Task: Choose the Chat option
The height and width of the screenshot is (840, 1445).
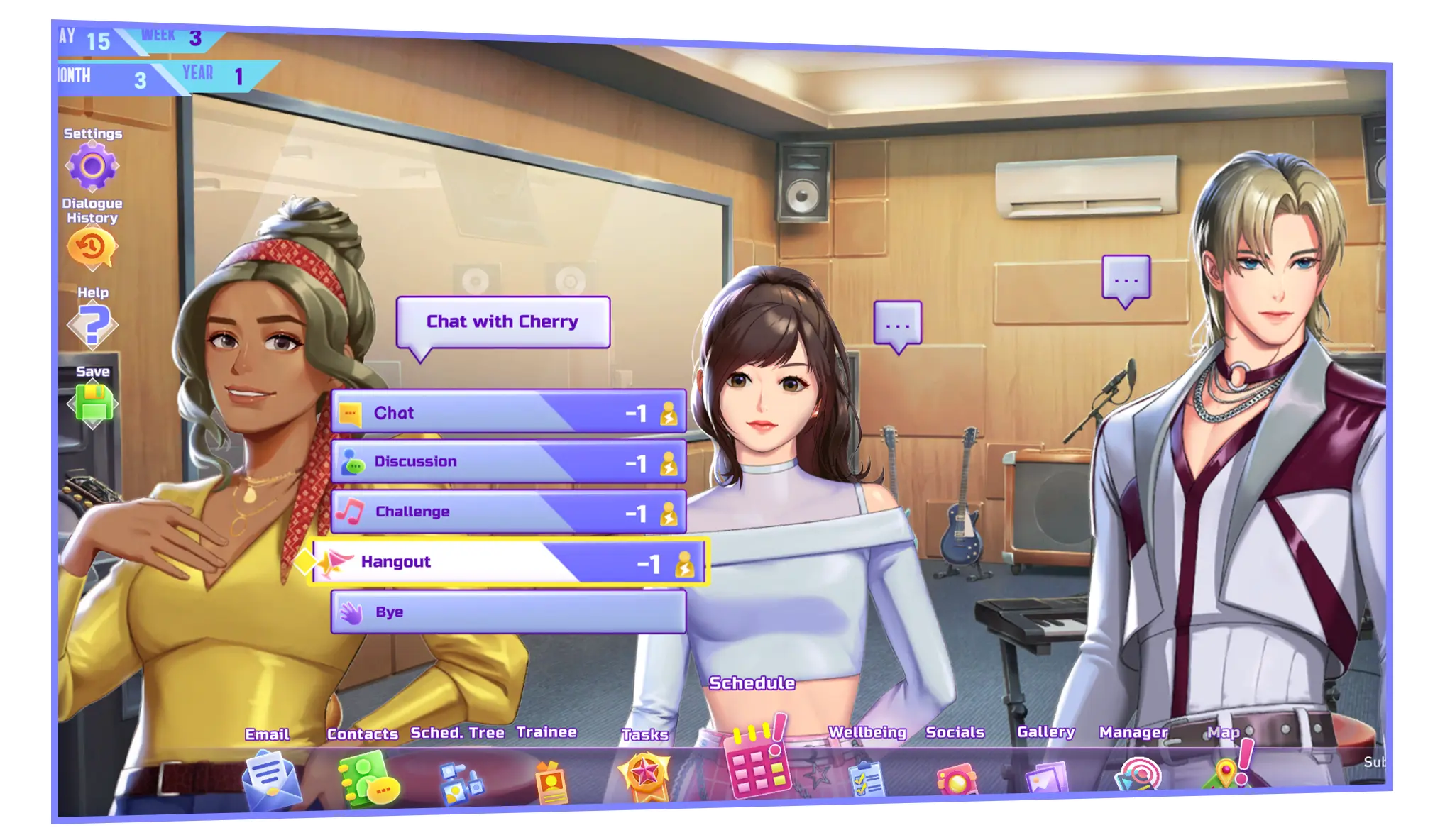Action: click(508, 412)
